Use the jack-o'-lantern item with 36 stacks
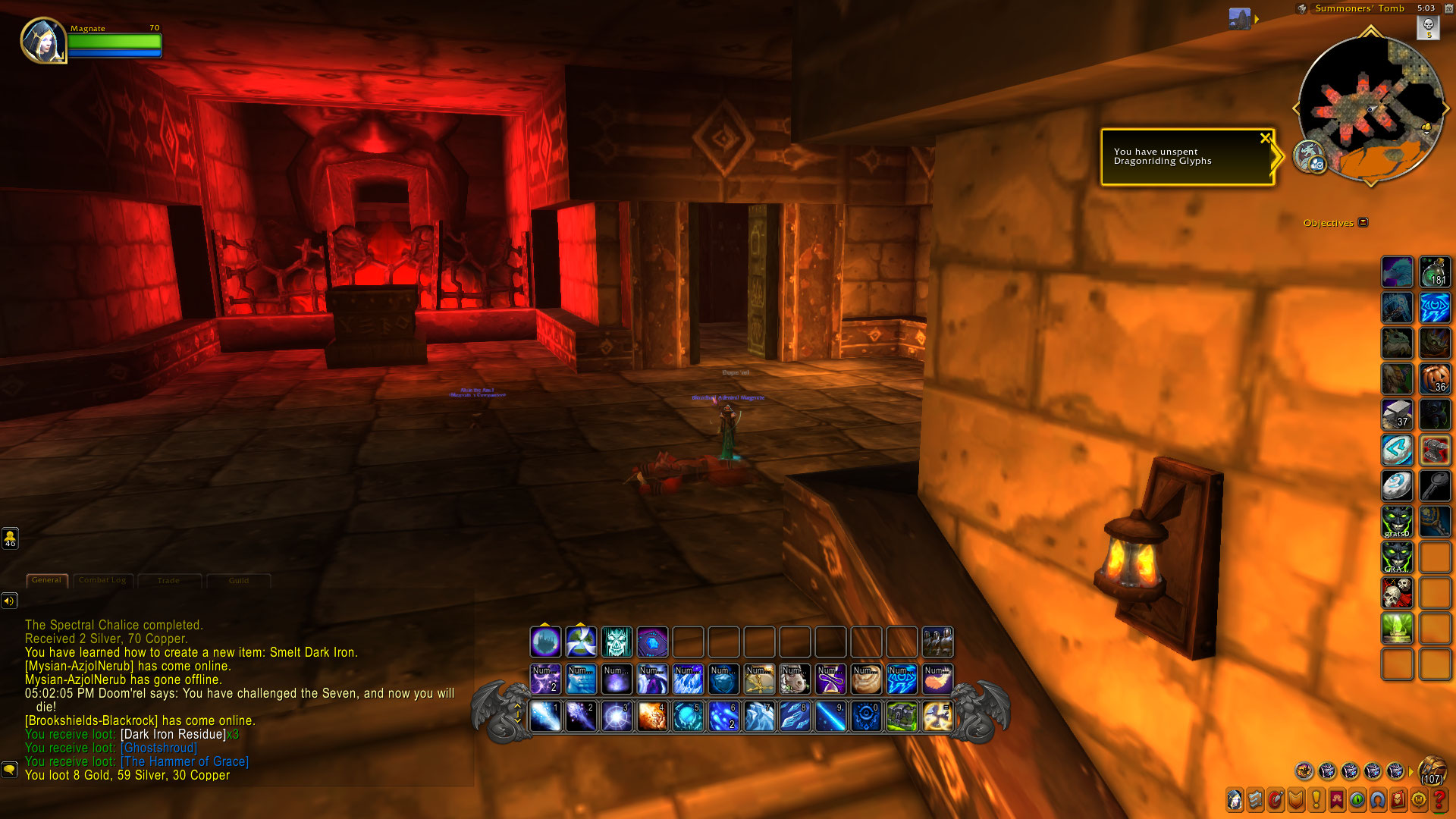This screenshot has width=1456, height=819. click(x=1435, y=378)
